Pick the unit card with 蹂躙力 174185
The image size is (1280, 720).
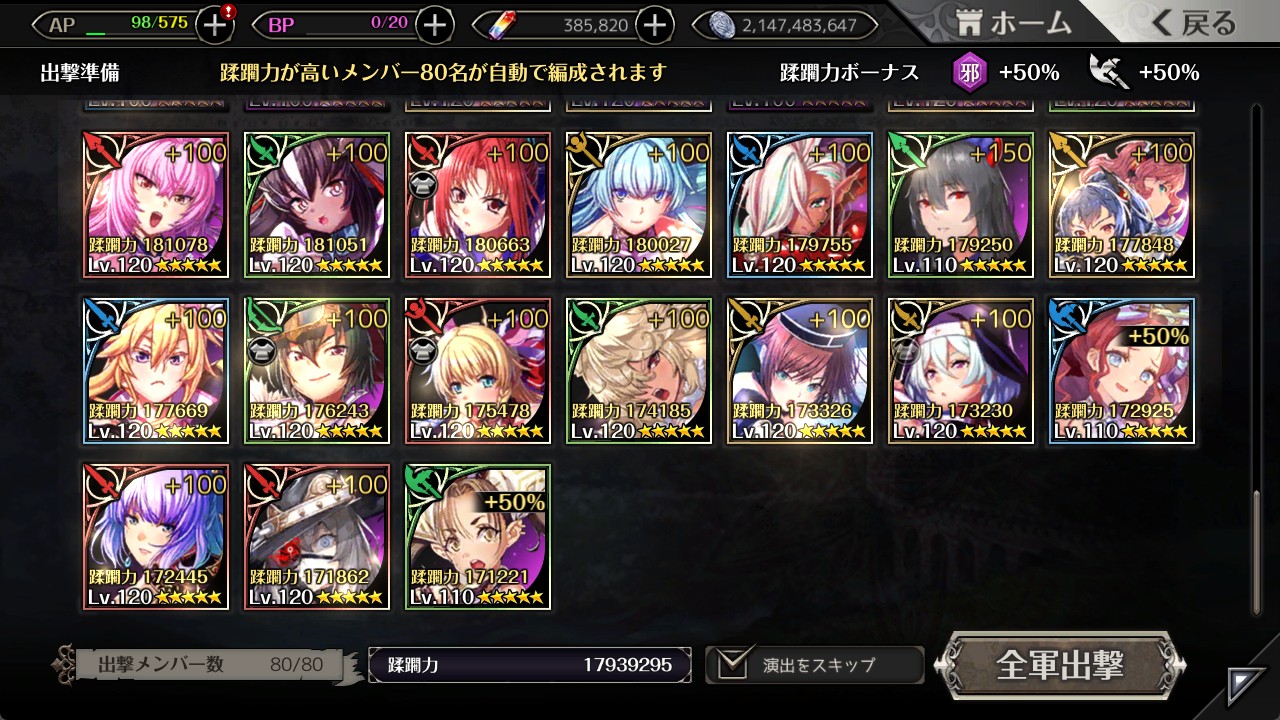coord(639,371)
